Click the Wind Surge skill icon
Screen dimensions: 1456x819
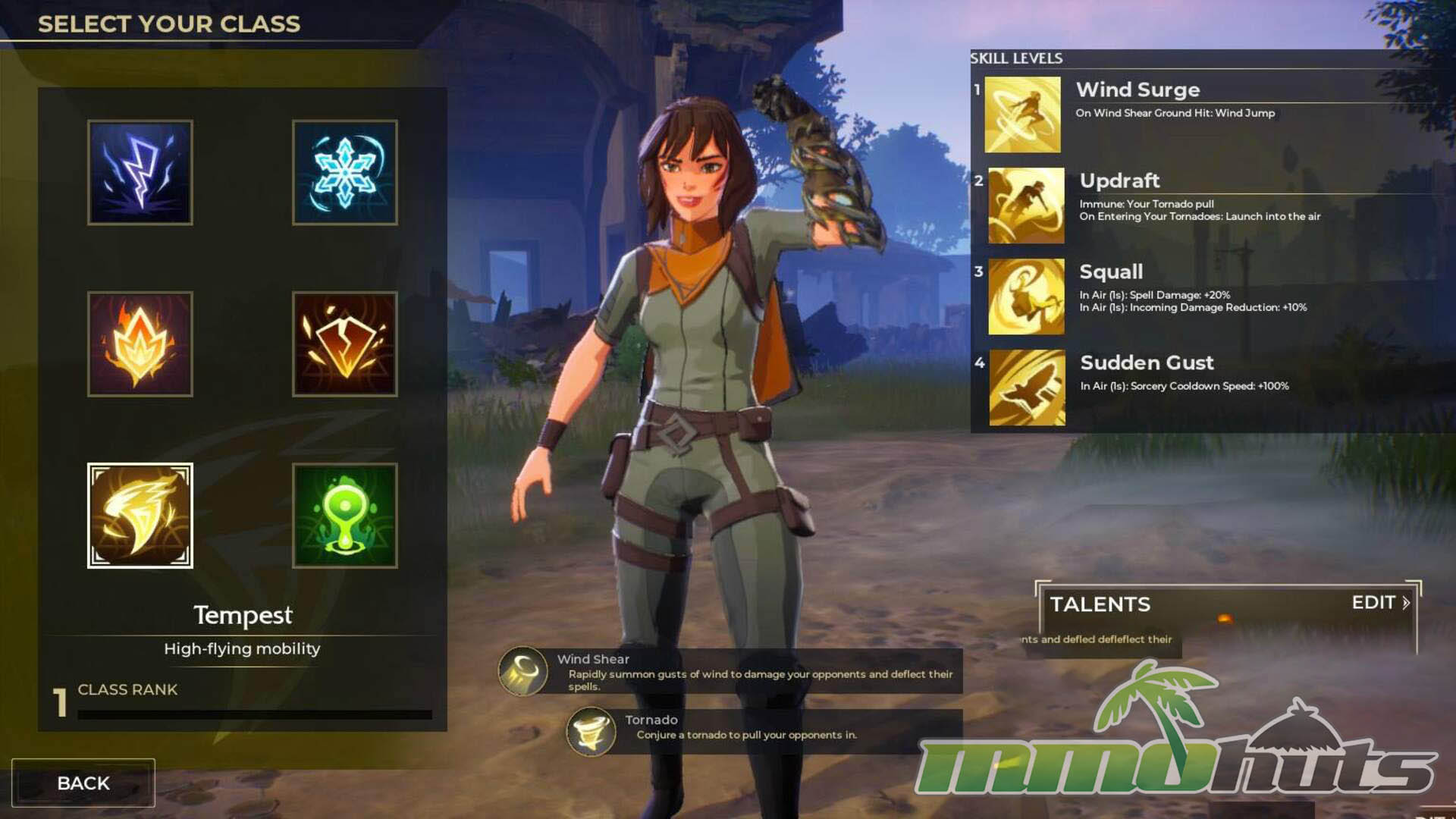(1022, 115)
